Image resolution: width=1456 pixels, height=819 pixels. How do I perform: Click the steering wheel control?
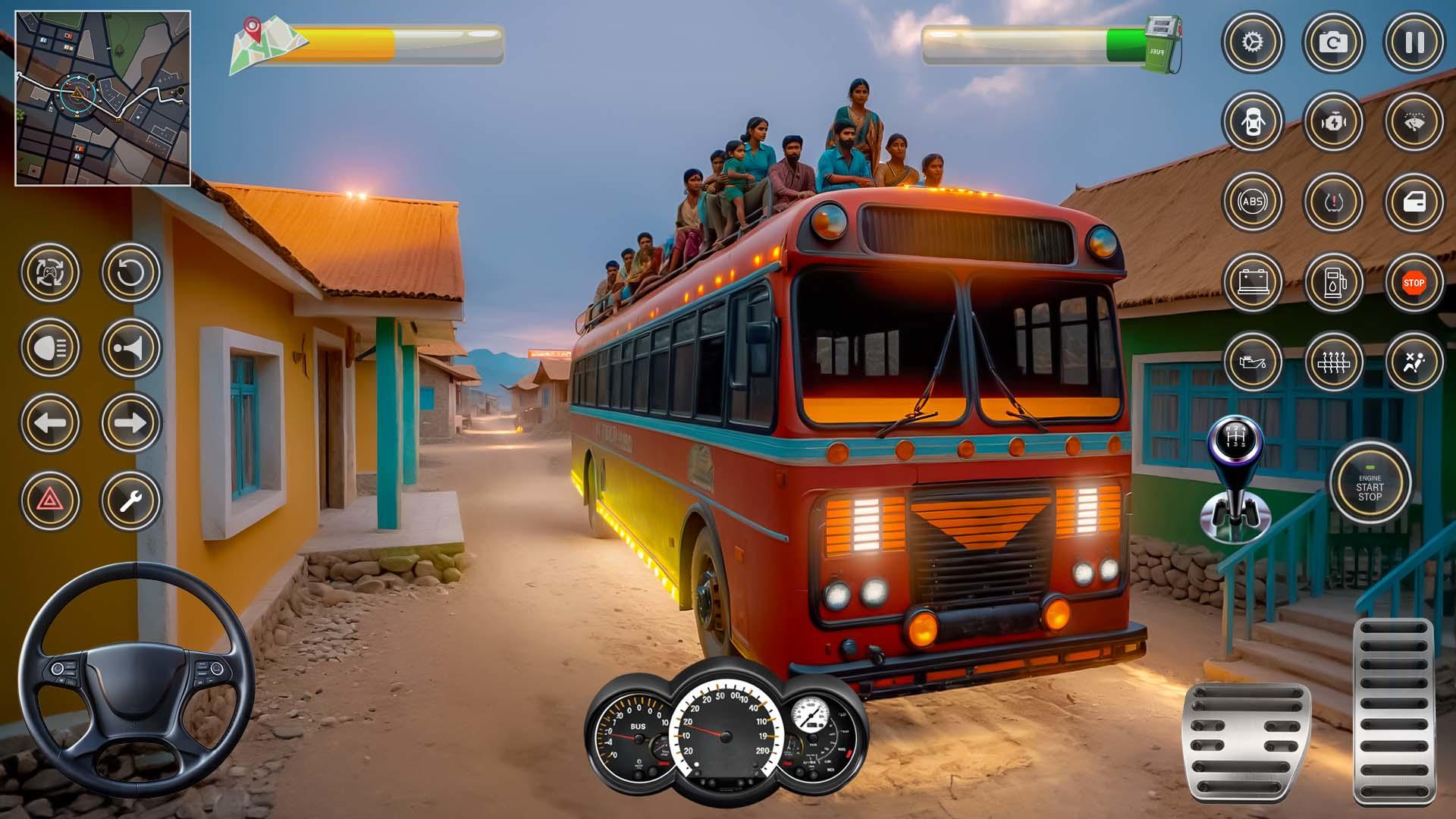coord(136,679)
